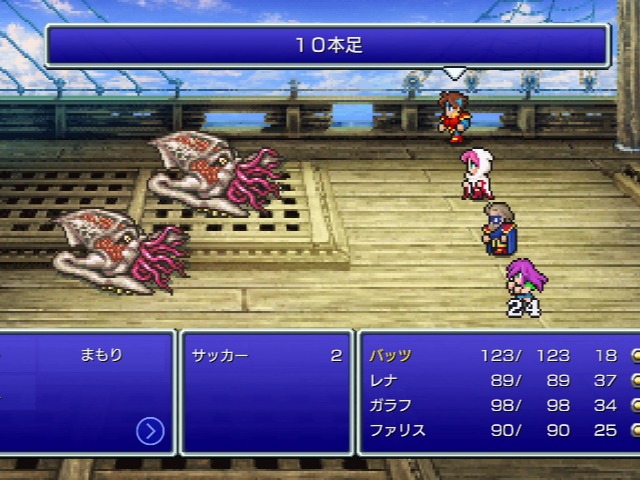Choose レナ from the party list
Screen dimensions: 640x480
click(x=384, y=380)
